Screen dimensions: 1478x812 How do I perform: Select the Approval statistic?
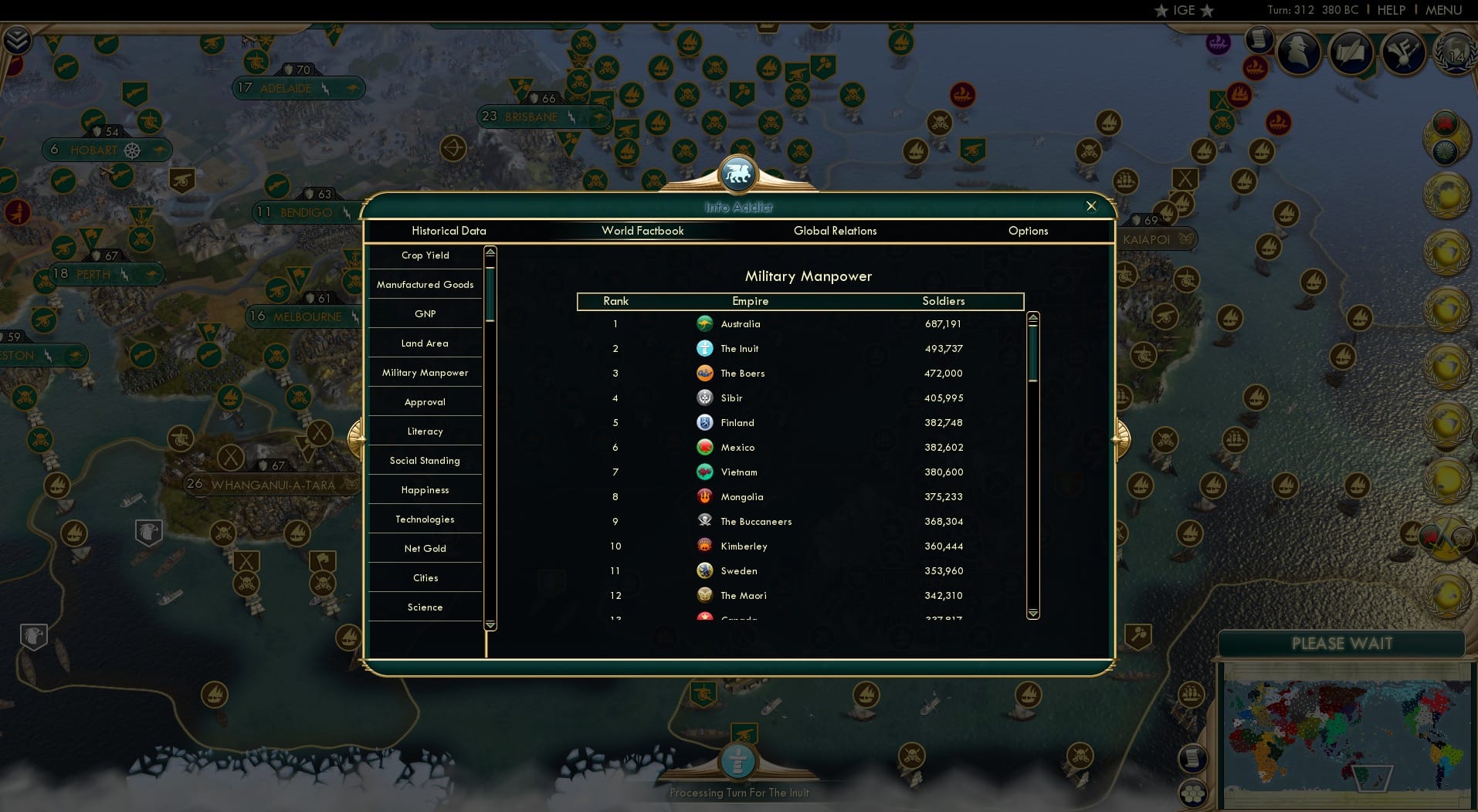[x=425, y=401]
